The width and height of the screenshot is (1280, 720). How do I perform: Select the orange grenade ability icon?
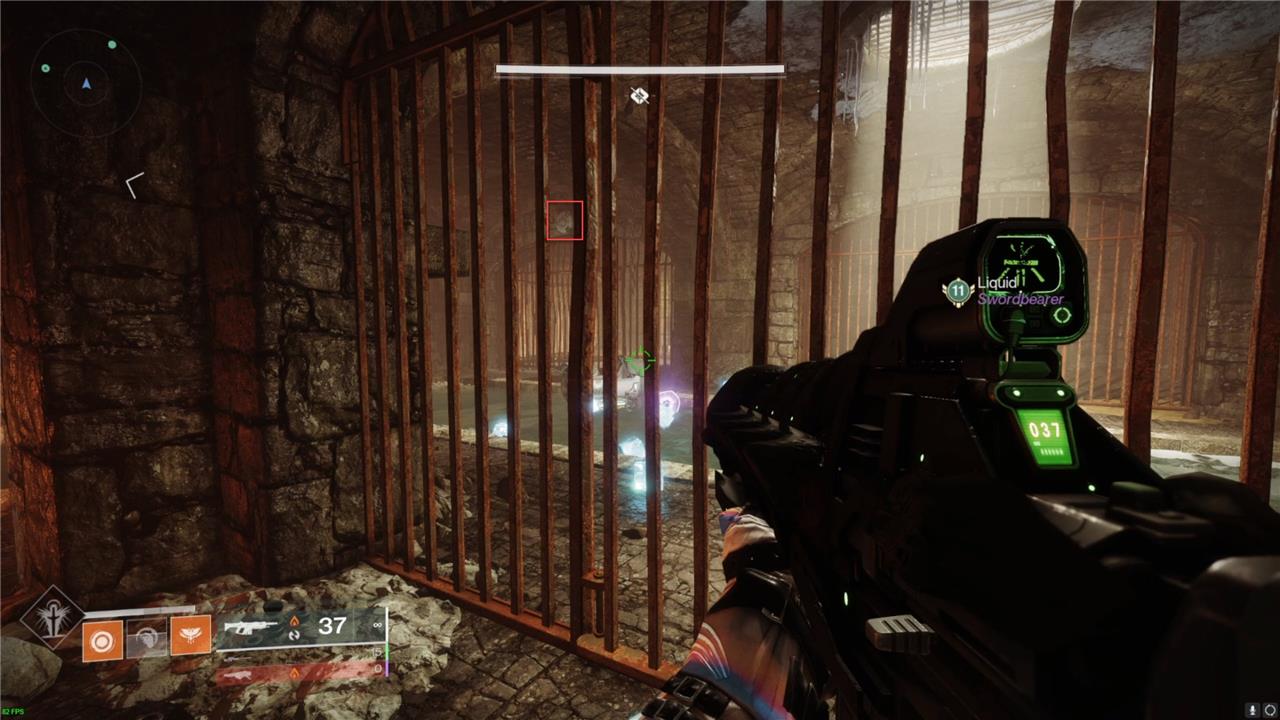tap(102, 639)
